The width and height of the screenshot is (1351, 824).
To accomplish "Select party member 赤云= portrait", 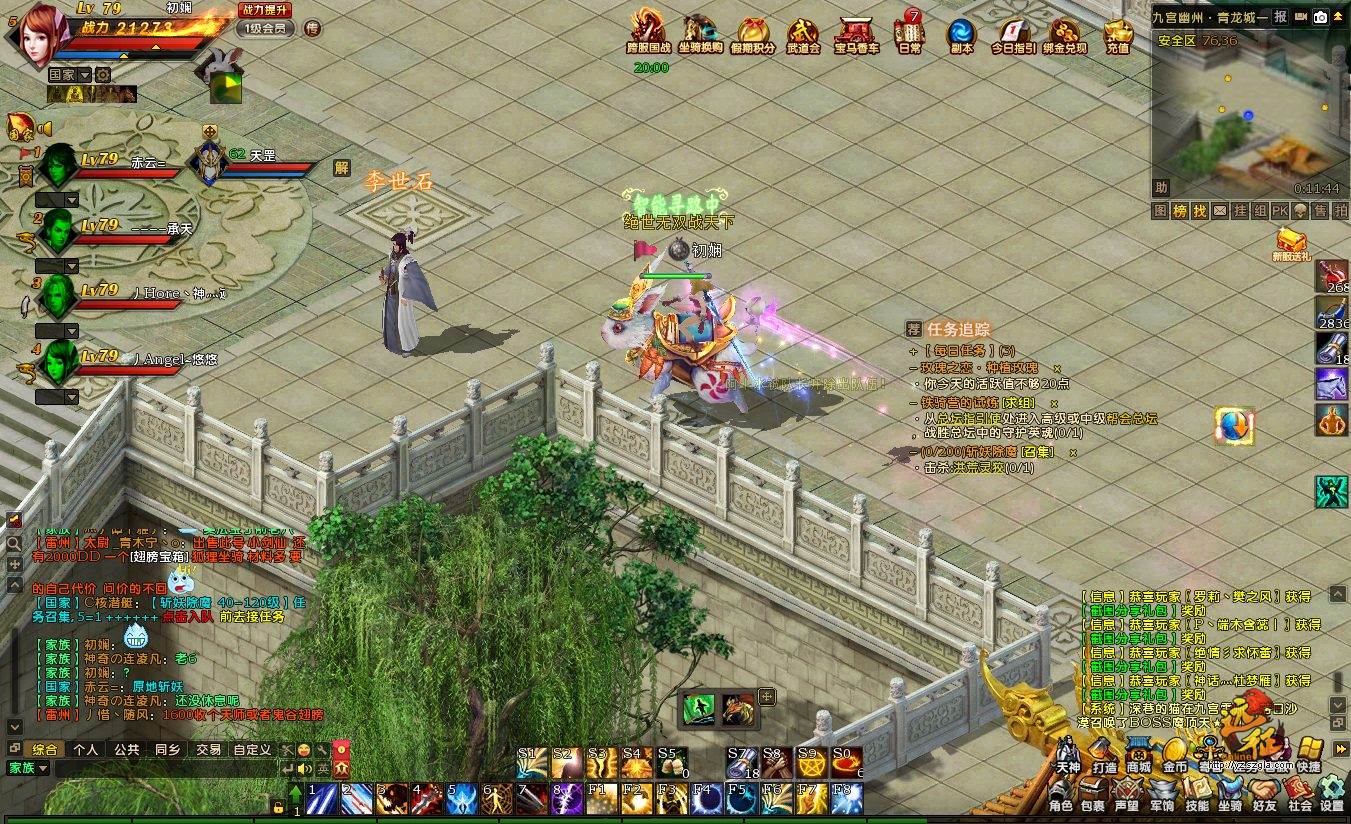I will coord(57,164).
